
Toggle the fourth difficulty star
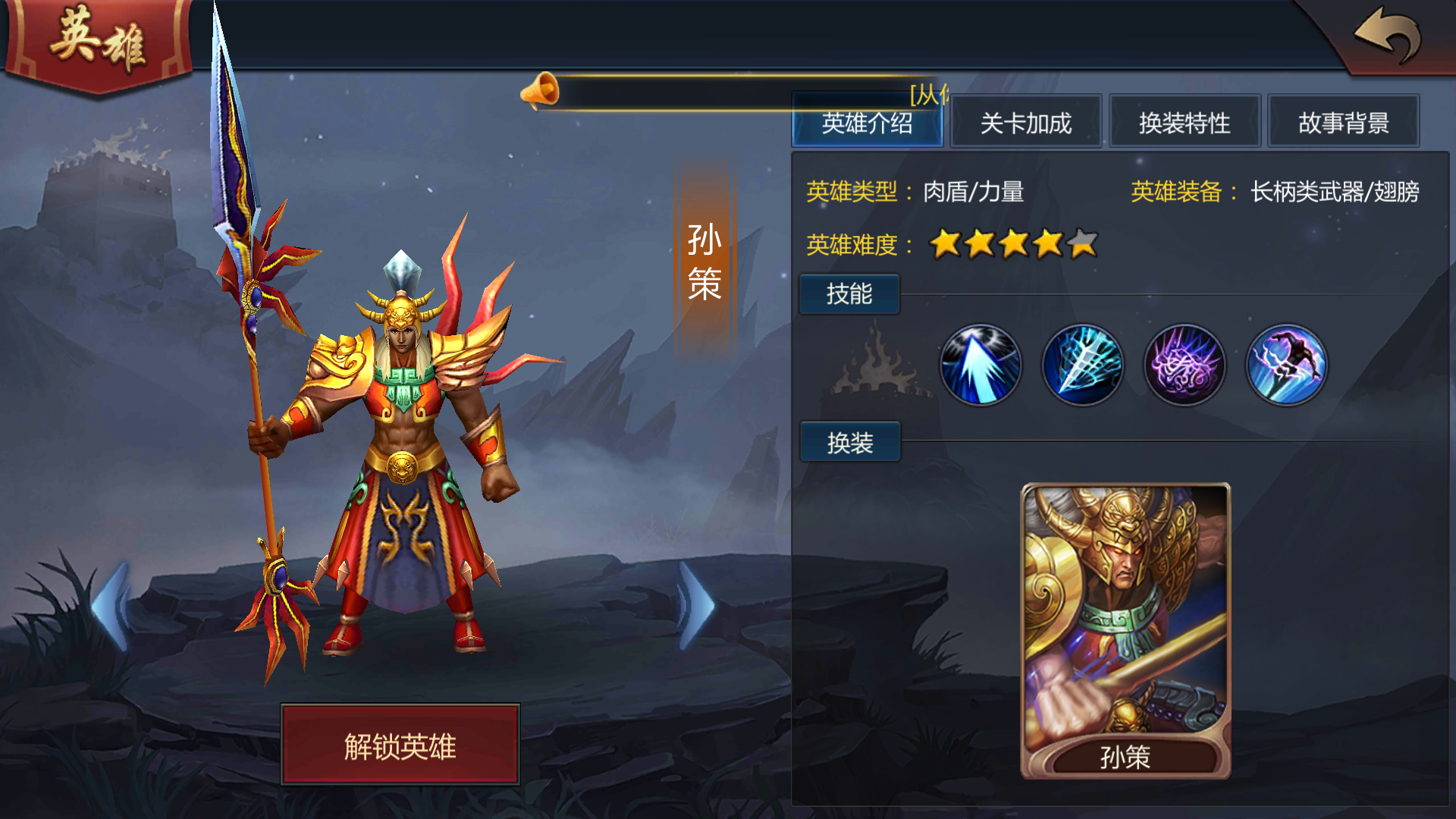point(1046,244)
